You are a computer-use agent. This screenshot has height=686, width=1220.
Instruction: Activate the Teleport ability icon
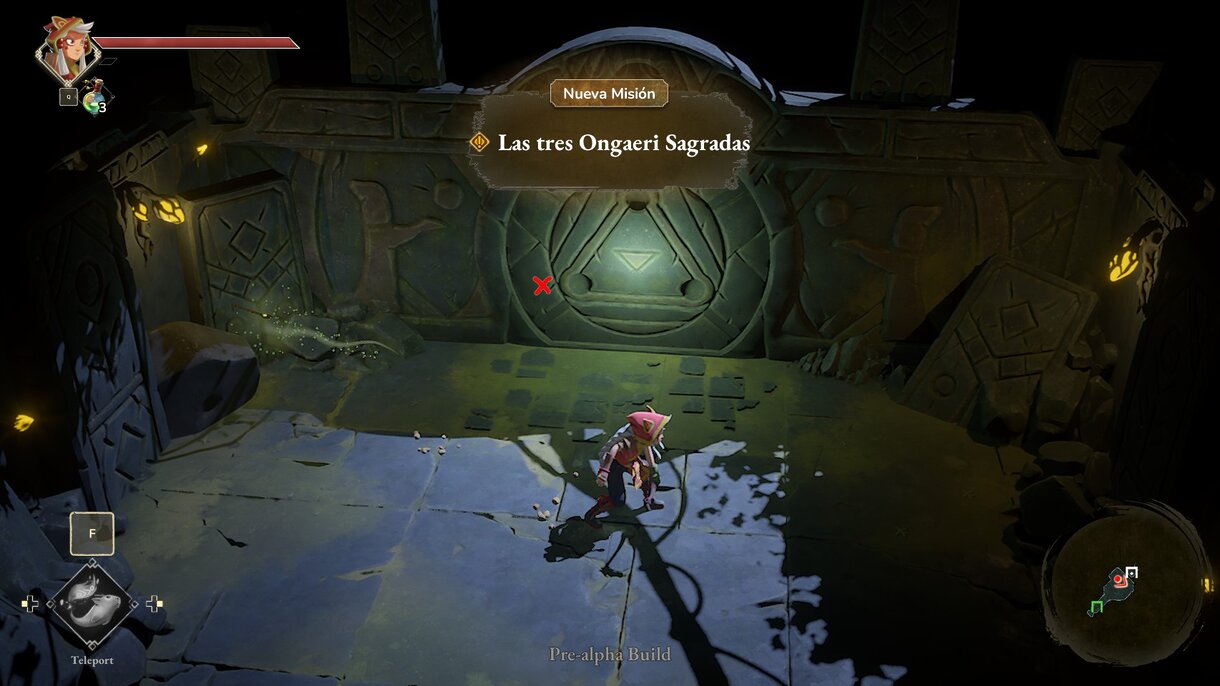pyautogui.click(x=91, y=603)
